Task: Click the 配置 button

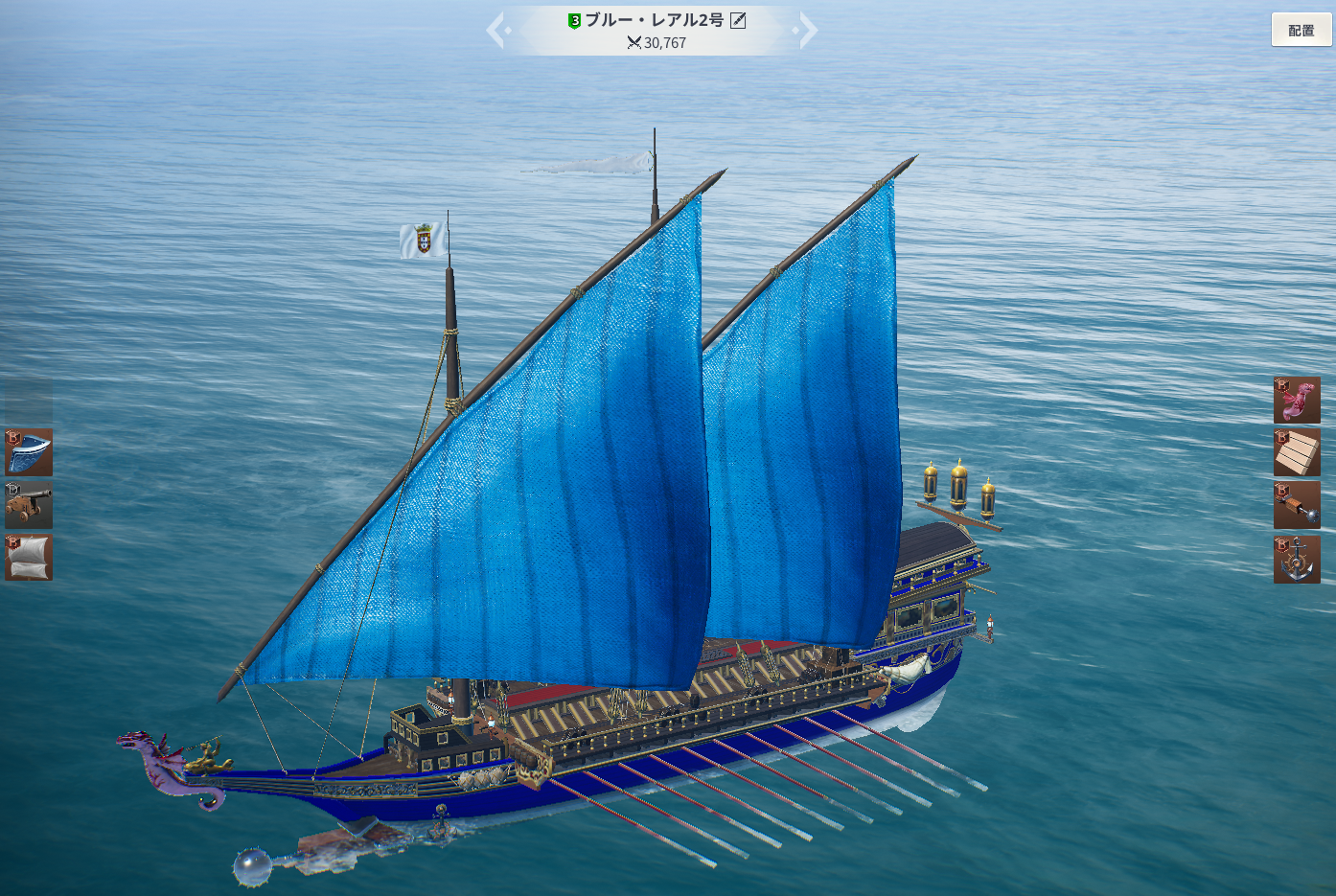Action: click(1301, 30)
